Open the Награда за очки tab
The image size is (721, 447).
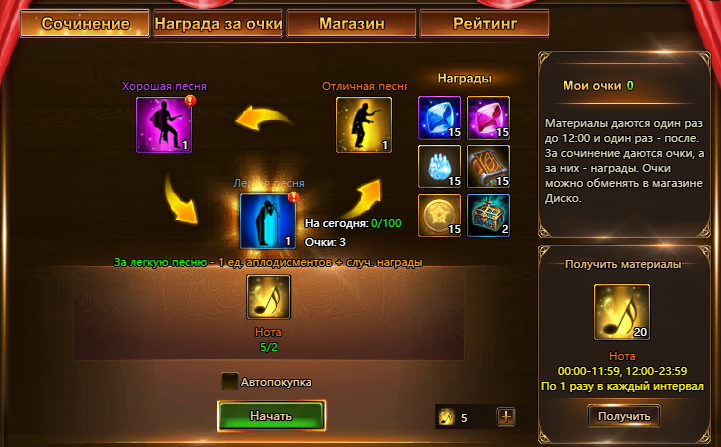pyautogui.click(x=217, y=23)
